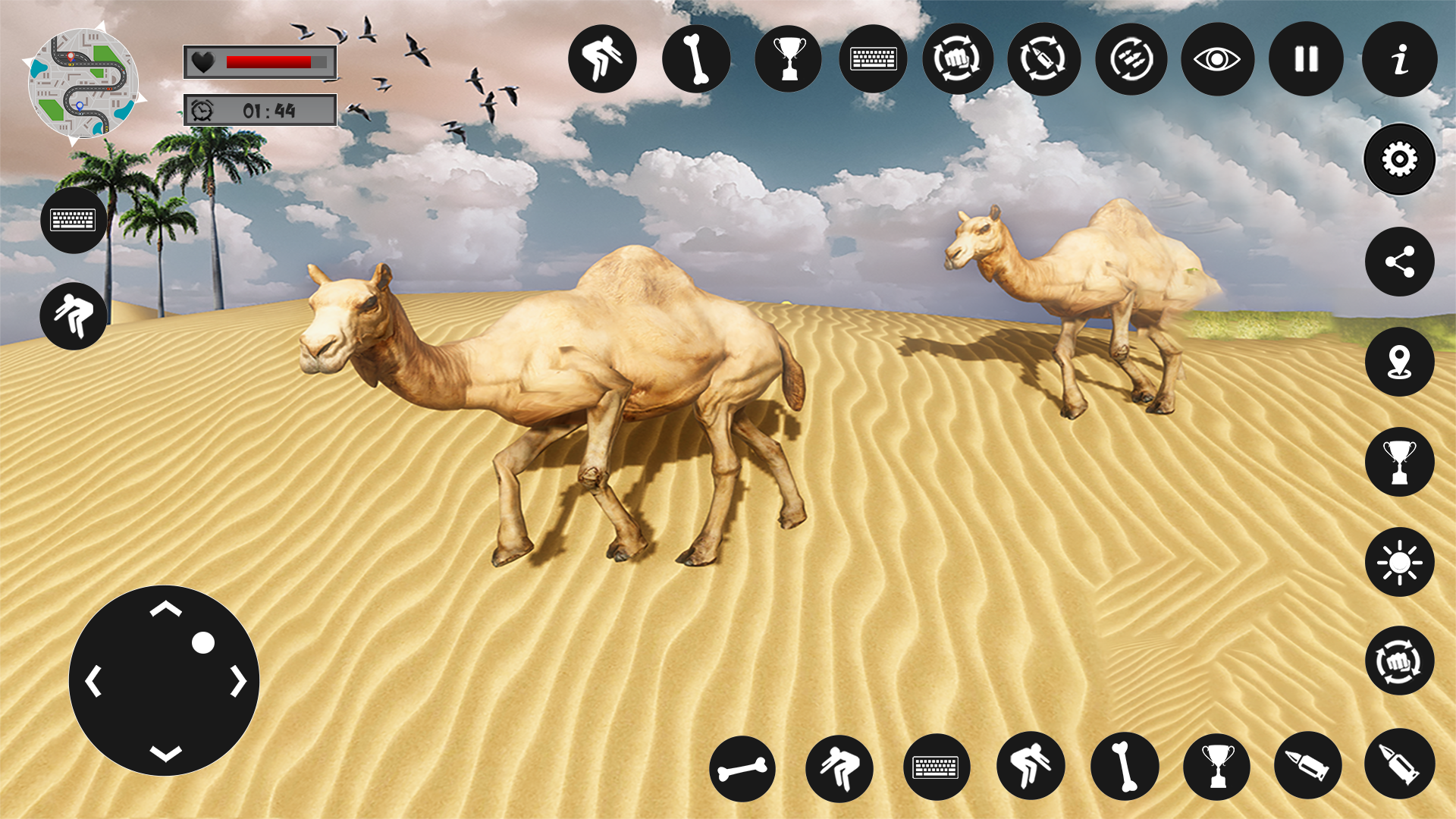Toggle the eye camera view icon

pos(1217,59)
